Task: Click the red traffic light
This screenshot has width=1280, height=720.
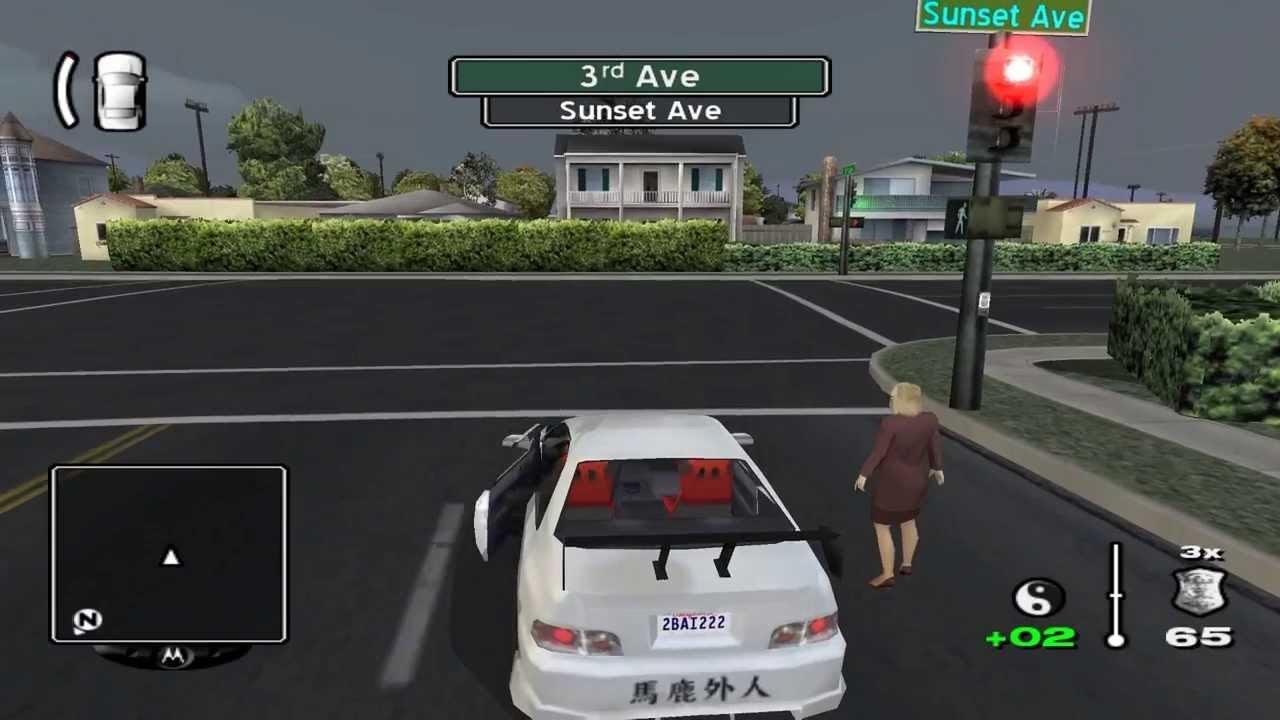Action: 1018,70
